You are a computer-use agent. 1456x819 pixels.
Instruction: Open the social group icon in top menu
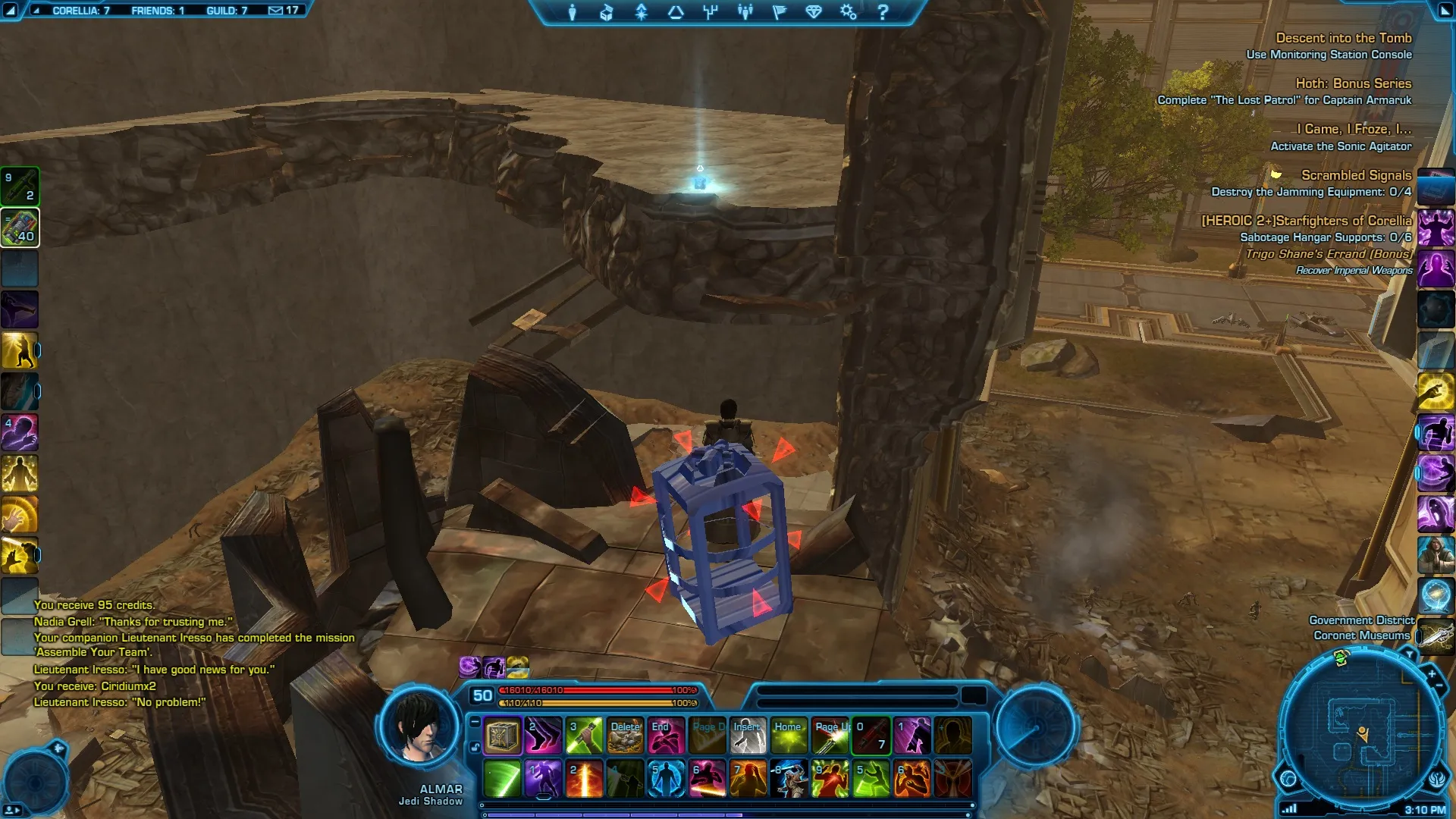pos(745,12)
